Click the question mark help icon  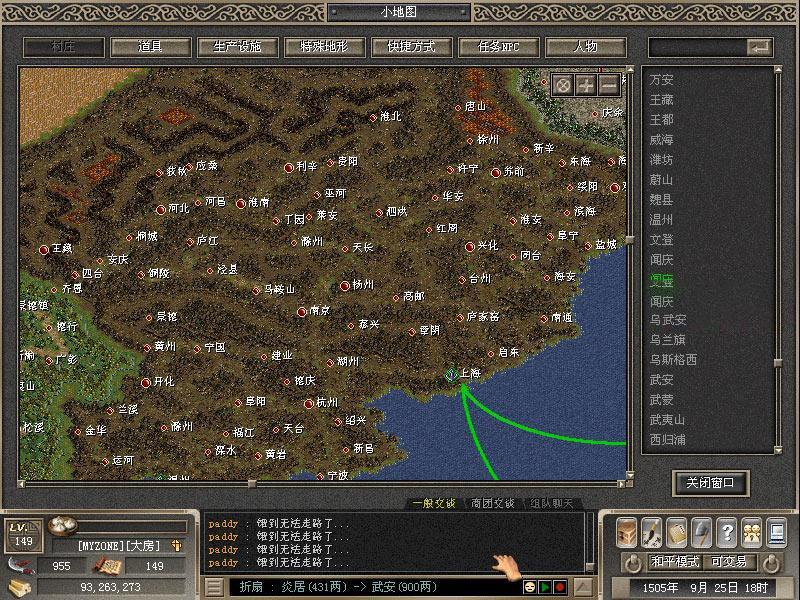click(x=727, y=532)
